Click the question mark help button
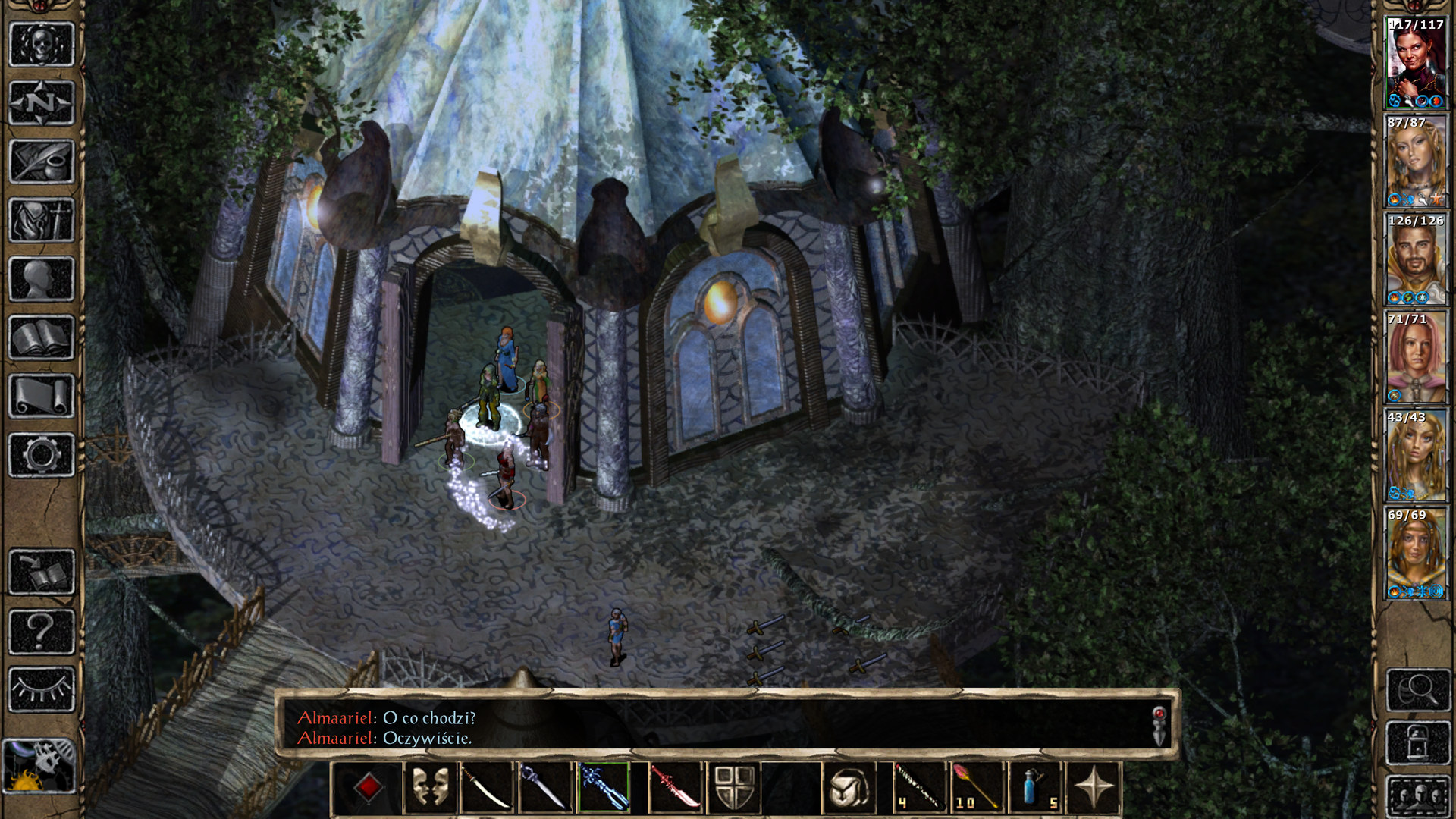The height and width of the screenshot is (819, 1456). (x=42, y=631)
